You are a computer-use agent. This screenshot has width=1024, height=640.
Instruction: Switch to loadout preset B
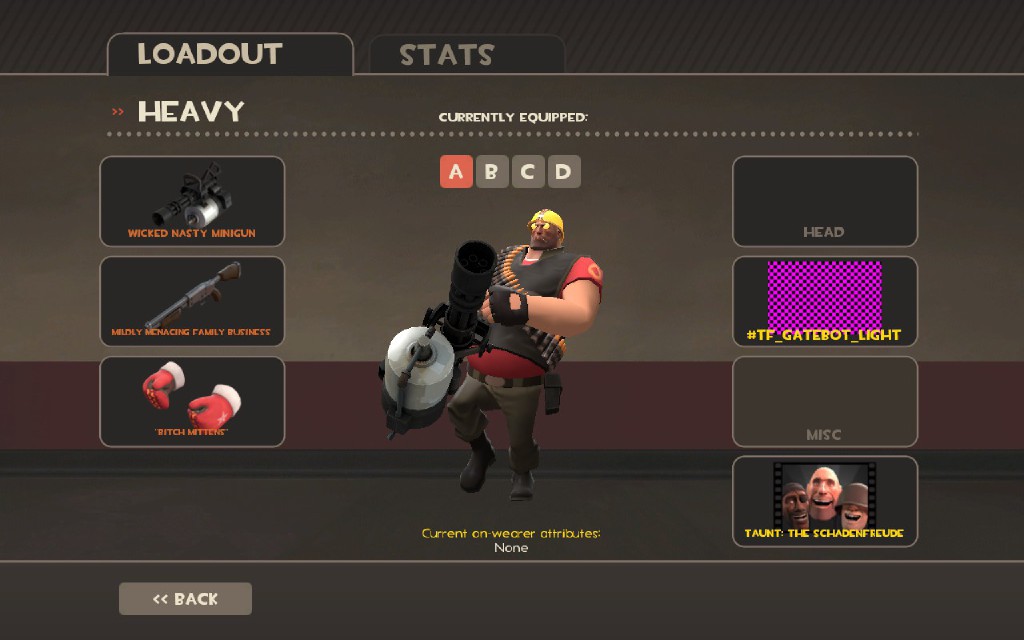pos(491,172)
